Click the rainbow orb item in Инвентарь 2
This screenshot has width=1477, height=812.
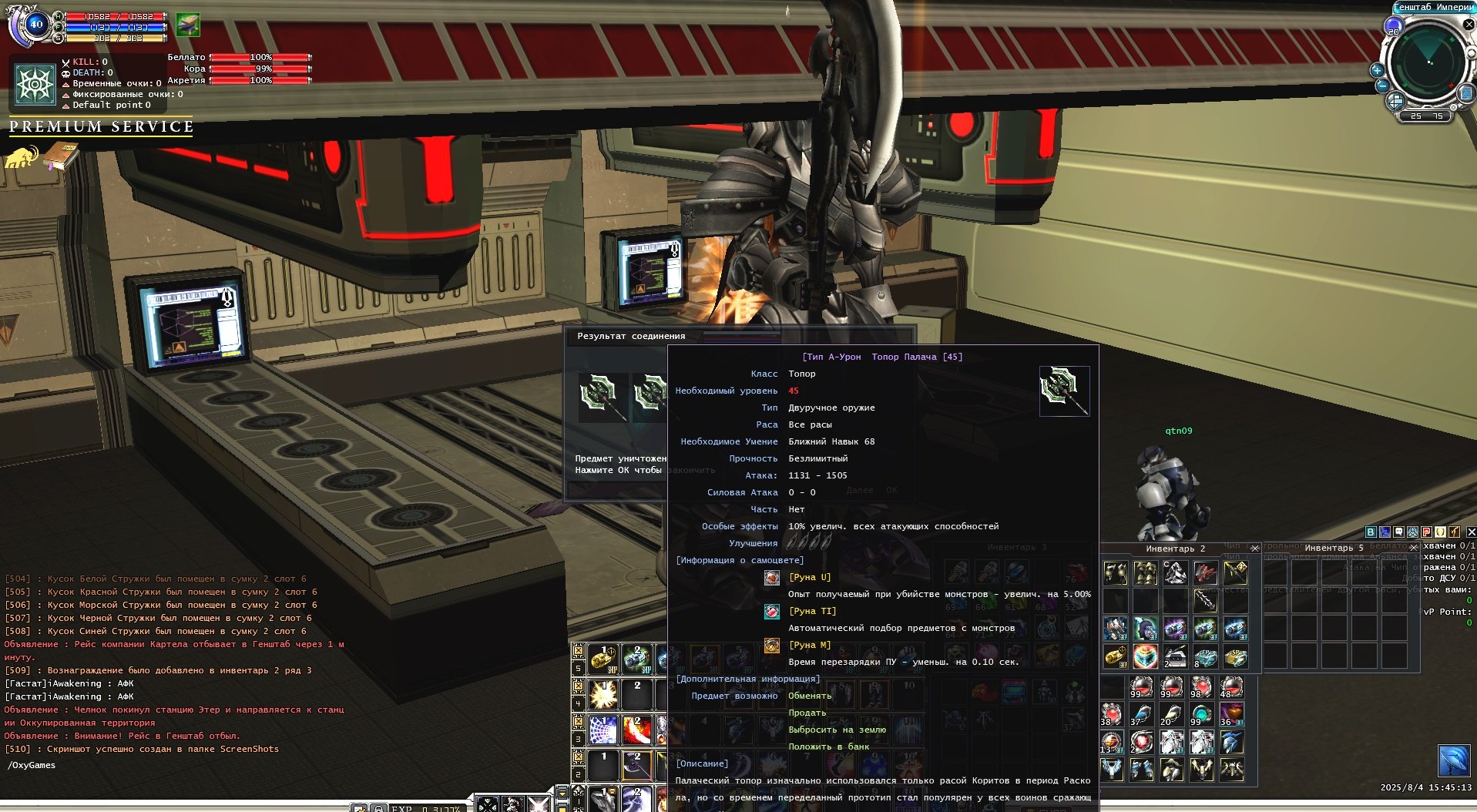coord(1145,656)
